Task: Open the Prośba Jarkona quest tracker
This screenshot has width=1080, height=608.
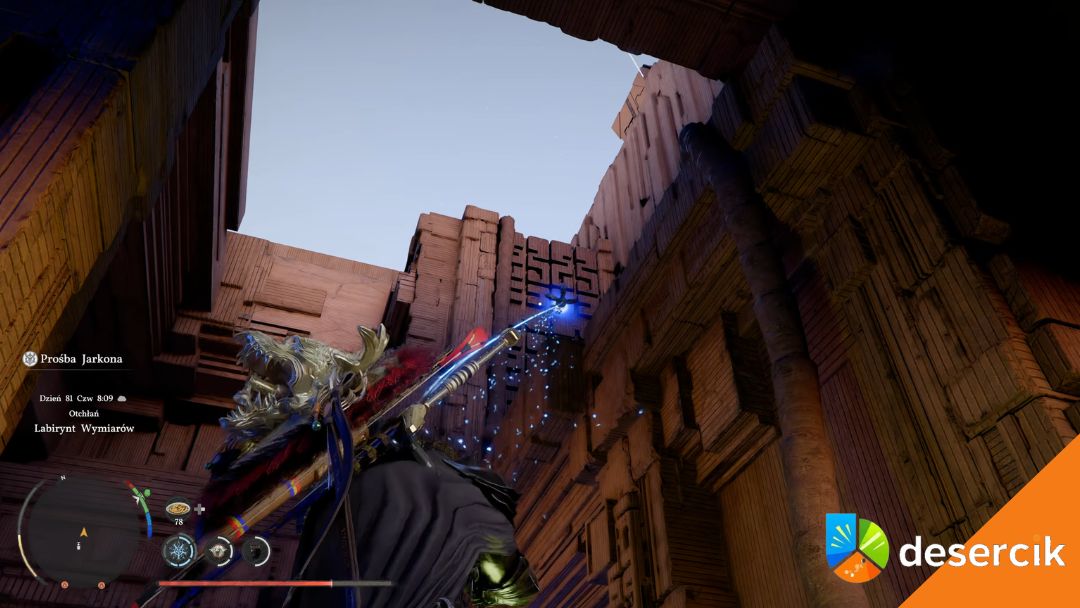Action: click(82, 358)
